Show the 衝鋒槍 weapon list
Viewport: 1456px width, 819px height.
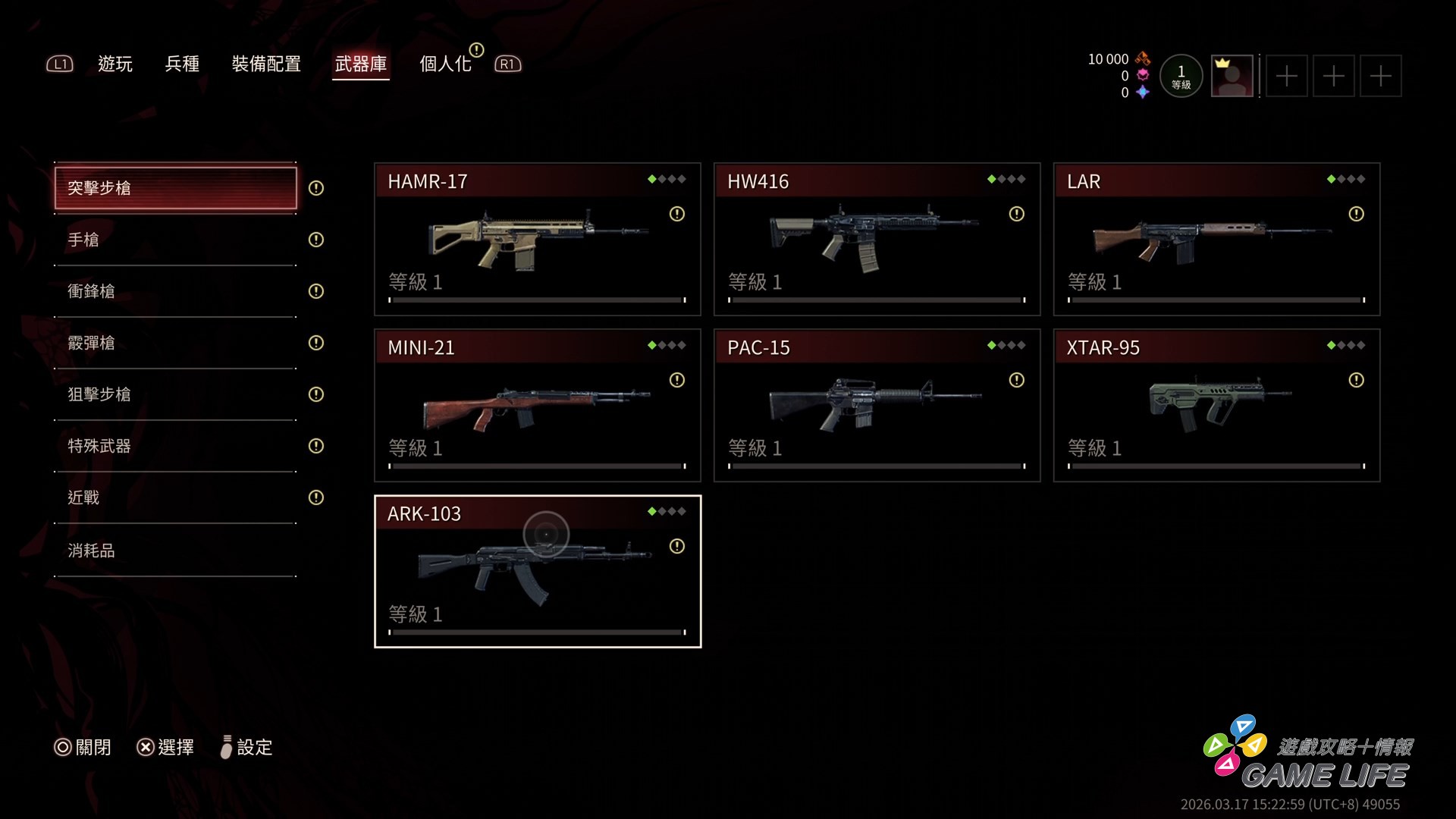(175, 291)
